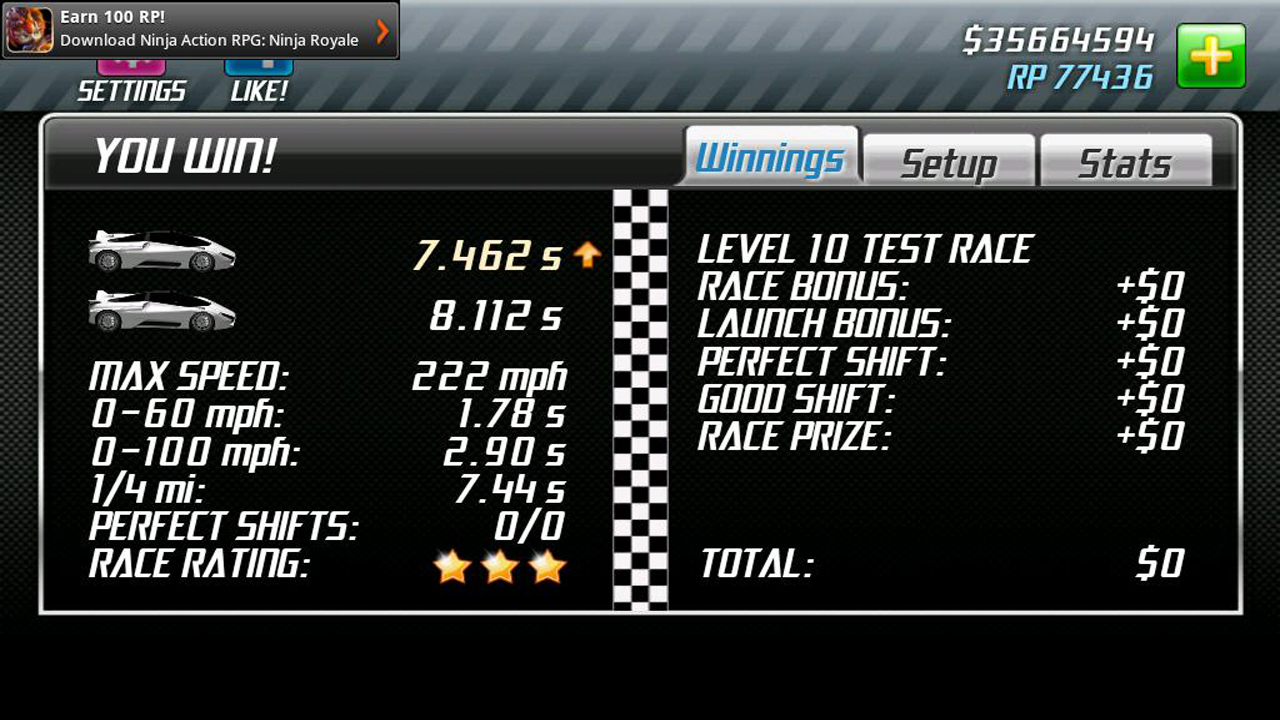The image size is (1280, 720).
Task: Toggle the second race rating star
Action: pos(500,566)
